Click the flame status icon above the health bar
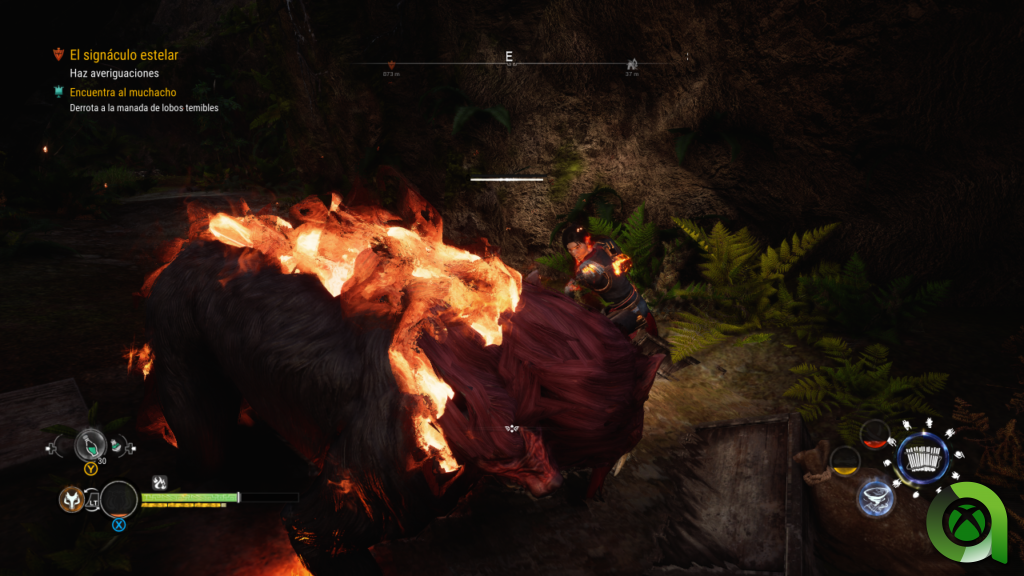 (159, 482)
